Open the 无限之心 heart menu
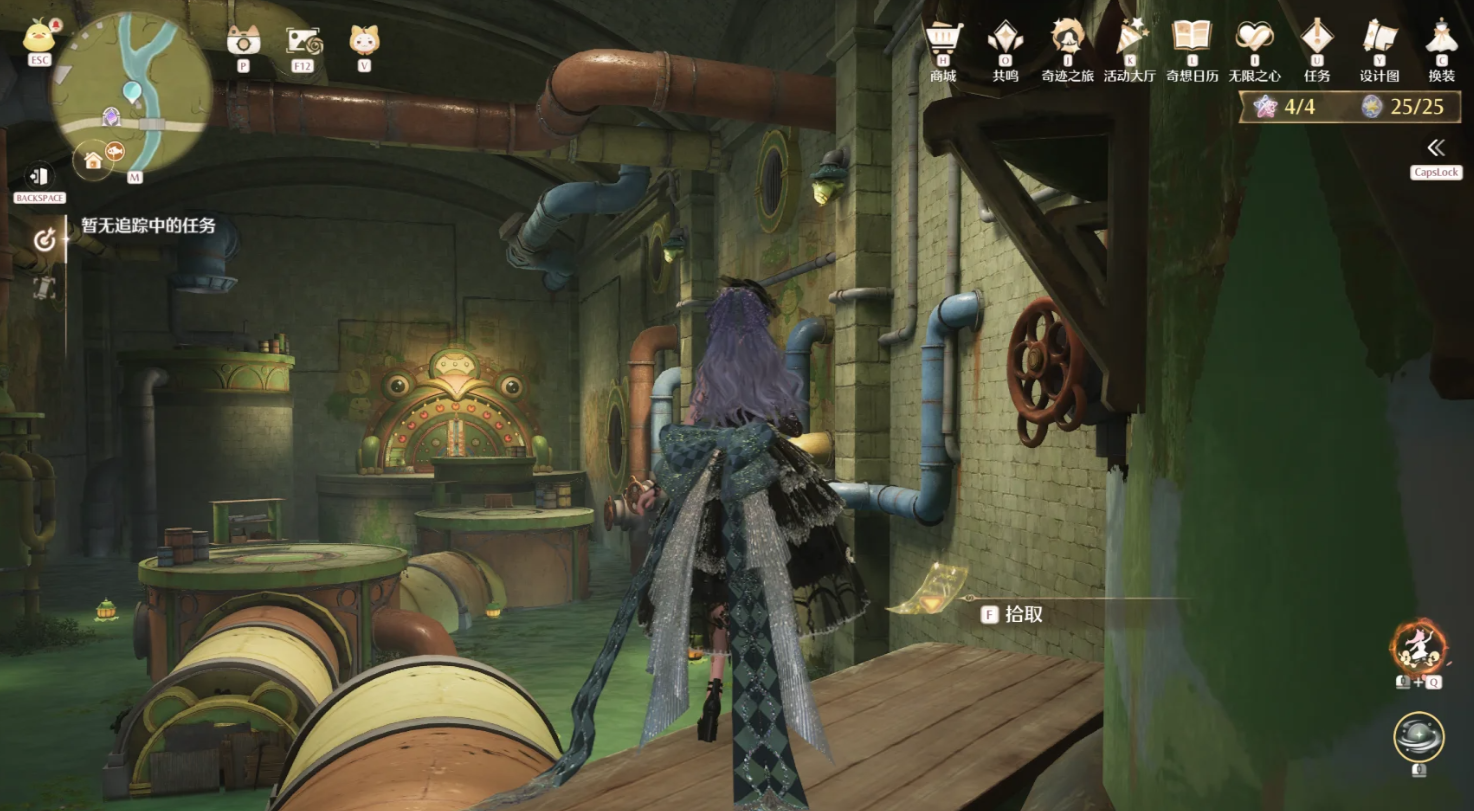This screenshot has height=811, width=1474. pos(1254,40)
